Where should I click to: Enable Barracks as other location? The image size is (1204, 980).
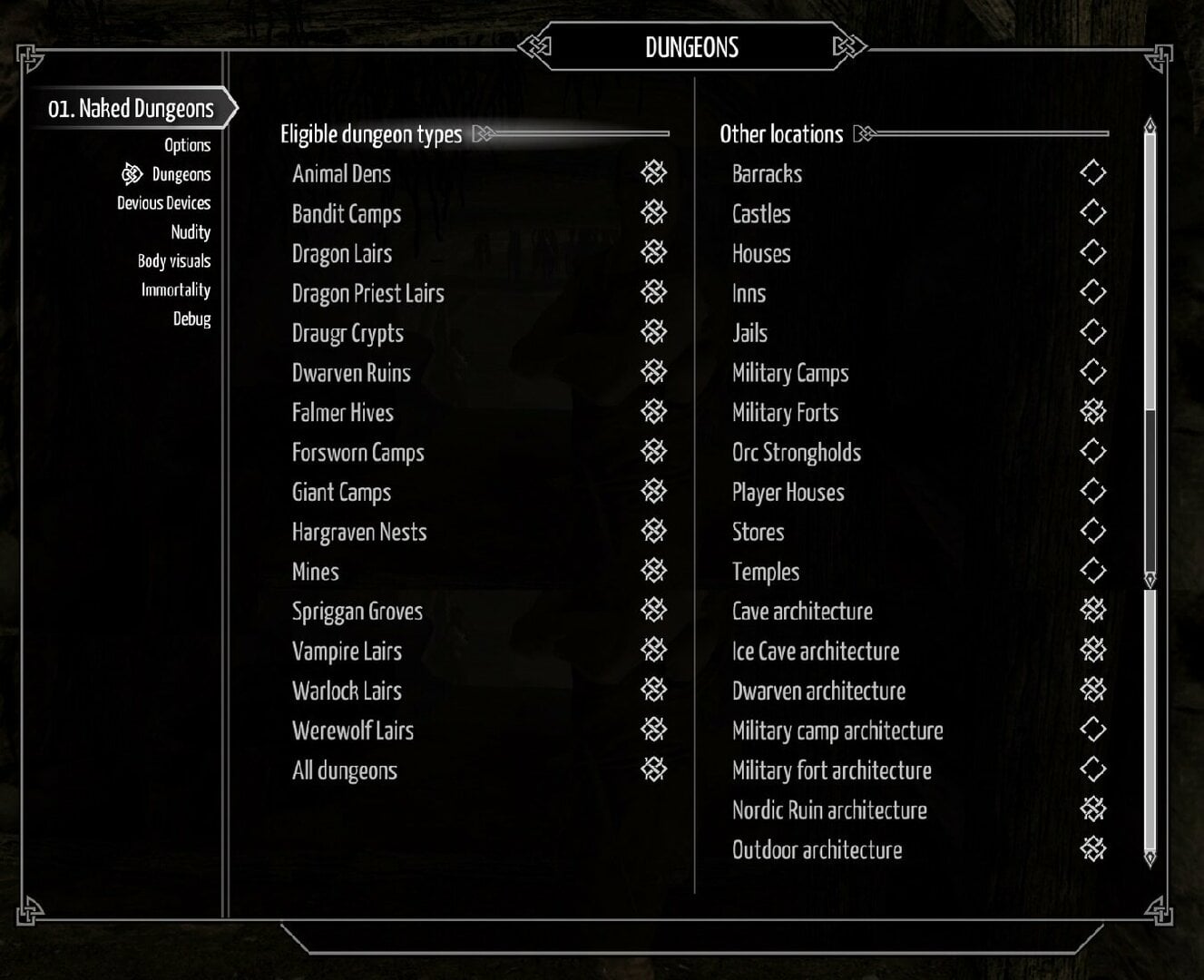coord(1092,173)
